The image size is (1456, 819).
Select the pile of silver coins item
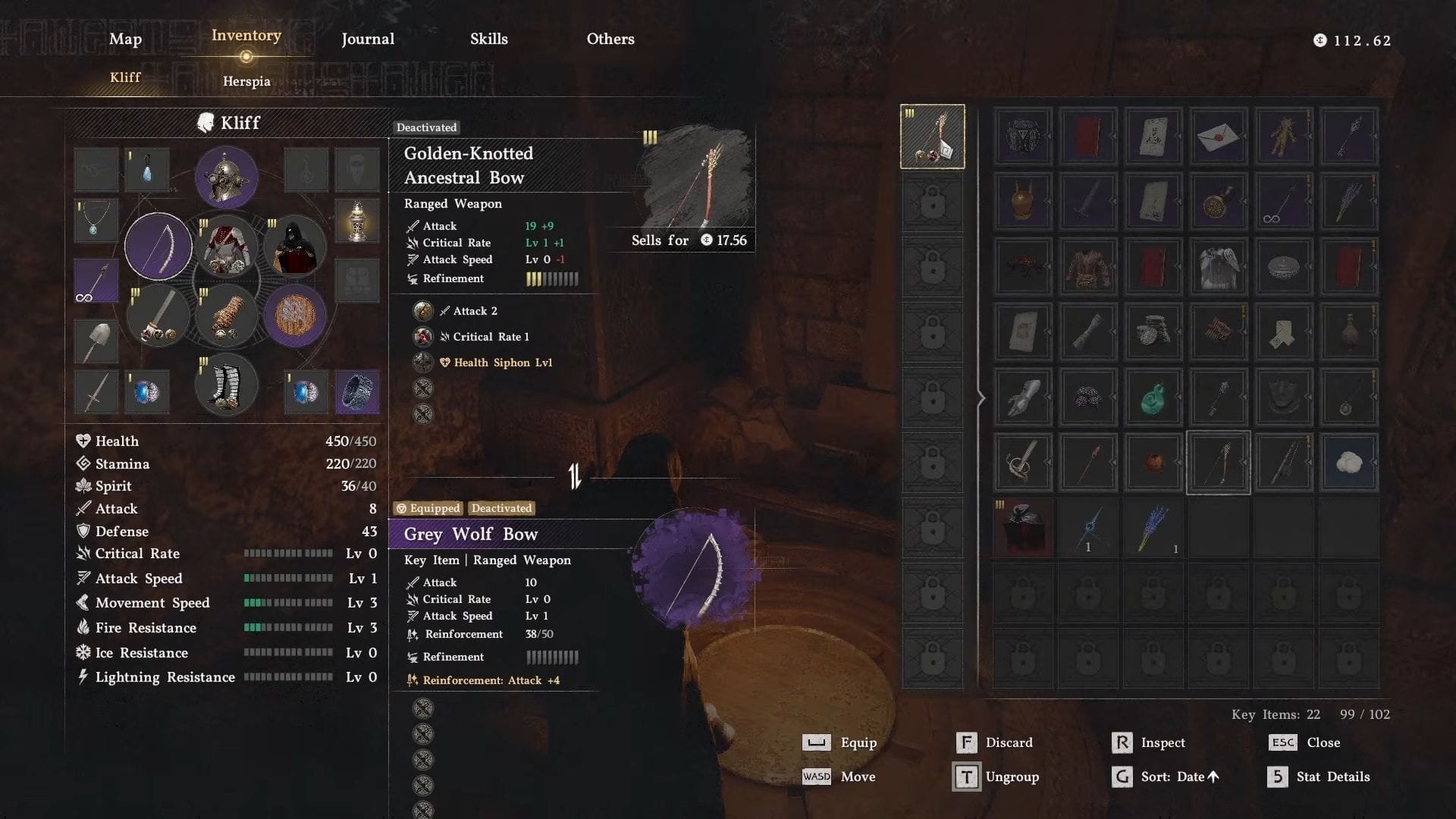click(x=1153, y=332)
